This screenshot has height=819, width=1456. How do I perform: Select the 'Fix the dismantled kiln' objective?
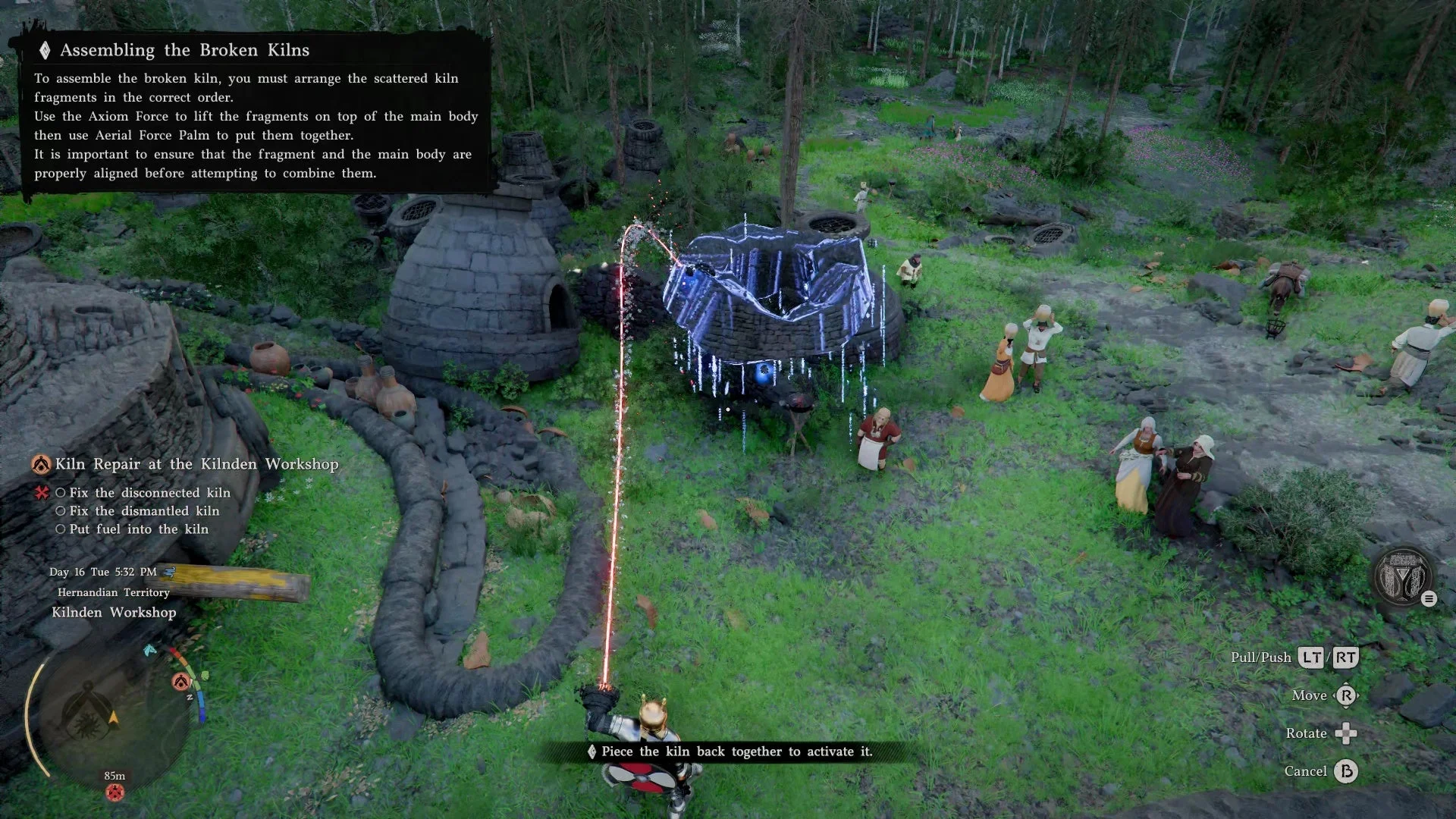tap(144, 511)
